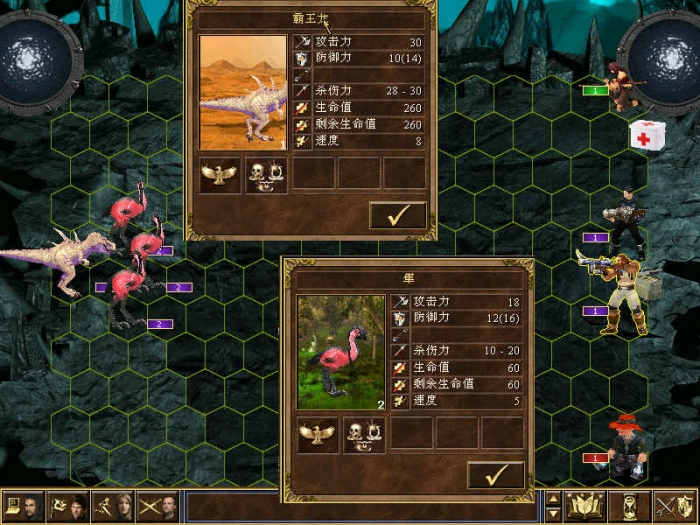Click the winged morale icon in 霸王龙 panel
Viewport: 700px width, 525px height.
[220, 174]
